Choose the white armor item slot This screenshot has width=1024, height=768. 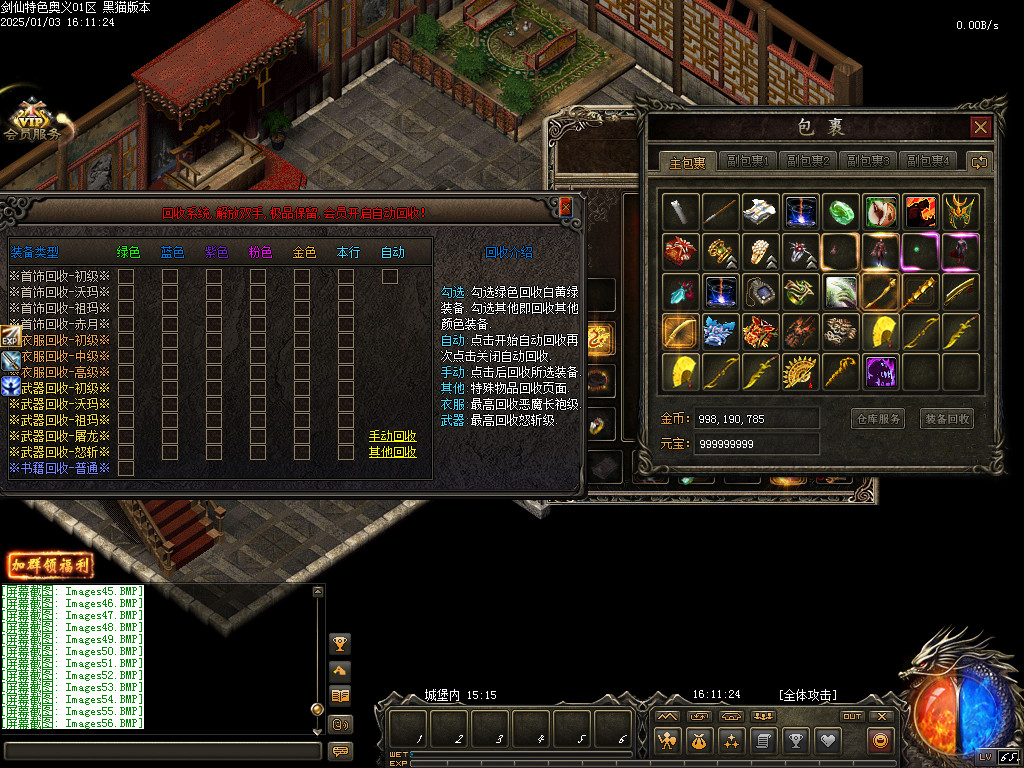(761, 211)
